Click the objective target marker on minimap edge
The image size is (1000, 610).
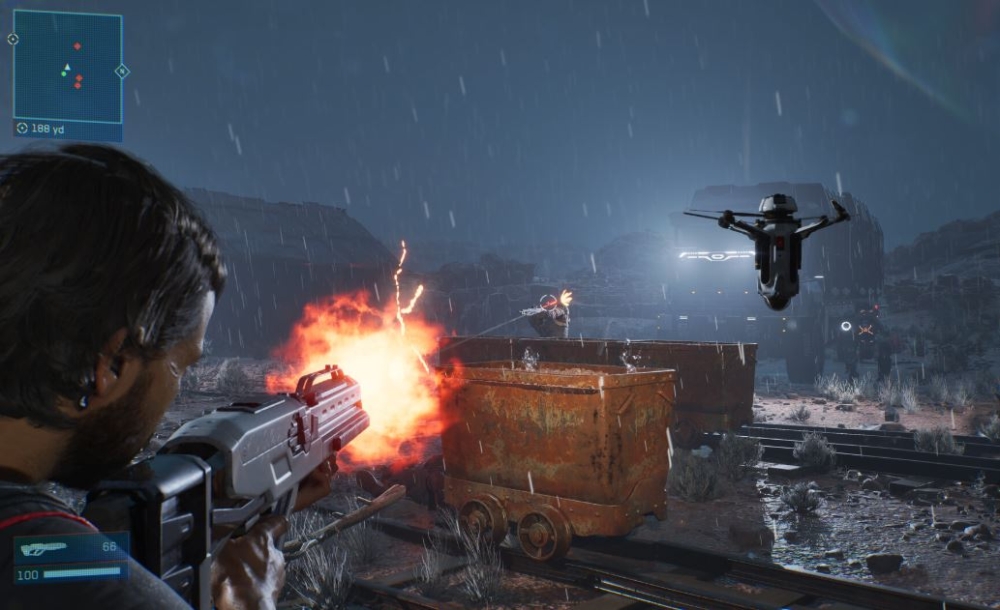click(x=12, y=39)
